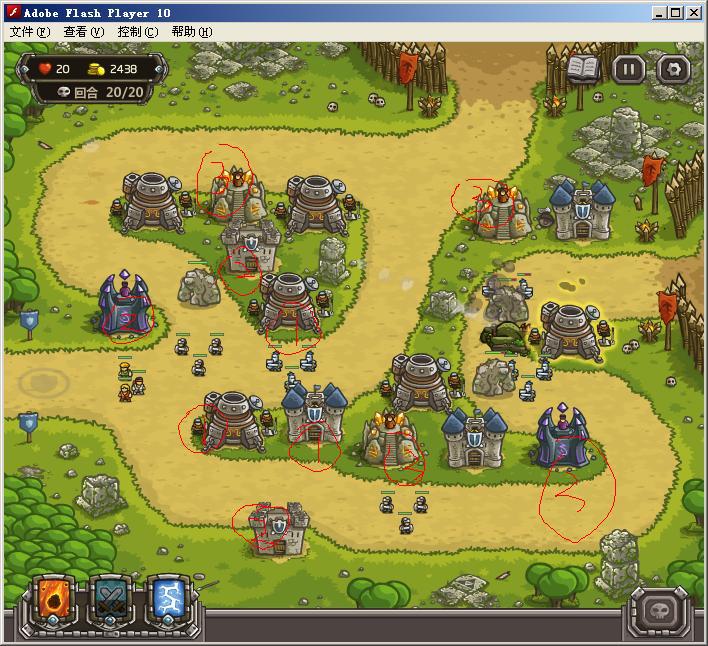Screen dimensions: 708x646
Task: Open the 查看 (View) menu
Action: coord(83,32)
